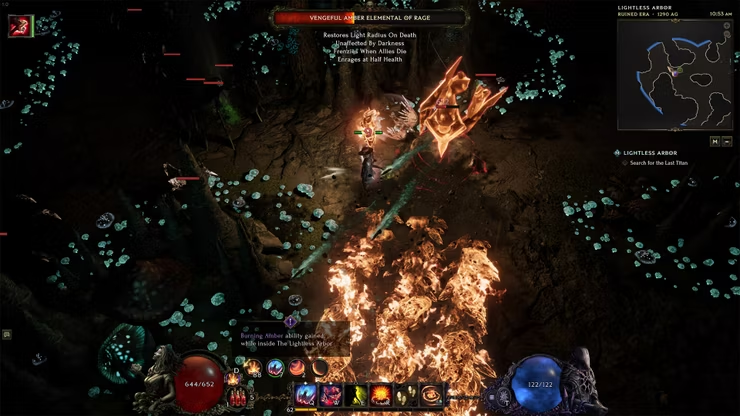Click the dark crescent buff icon
This screenshot has height=416, width=740.
tap(319, 368)
